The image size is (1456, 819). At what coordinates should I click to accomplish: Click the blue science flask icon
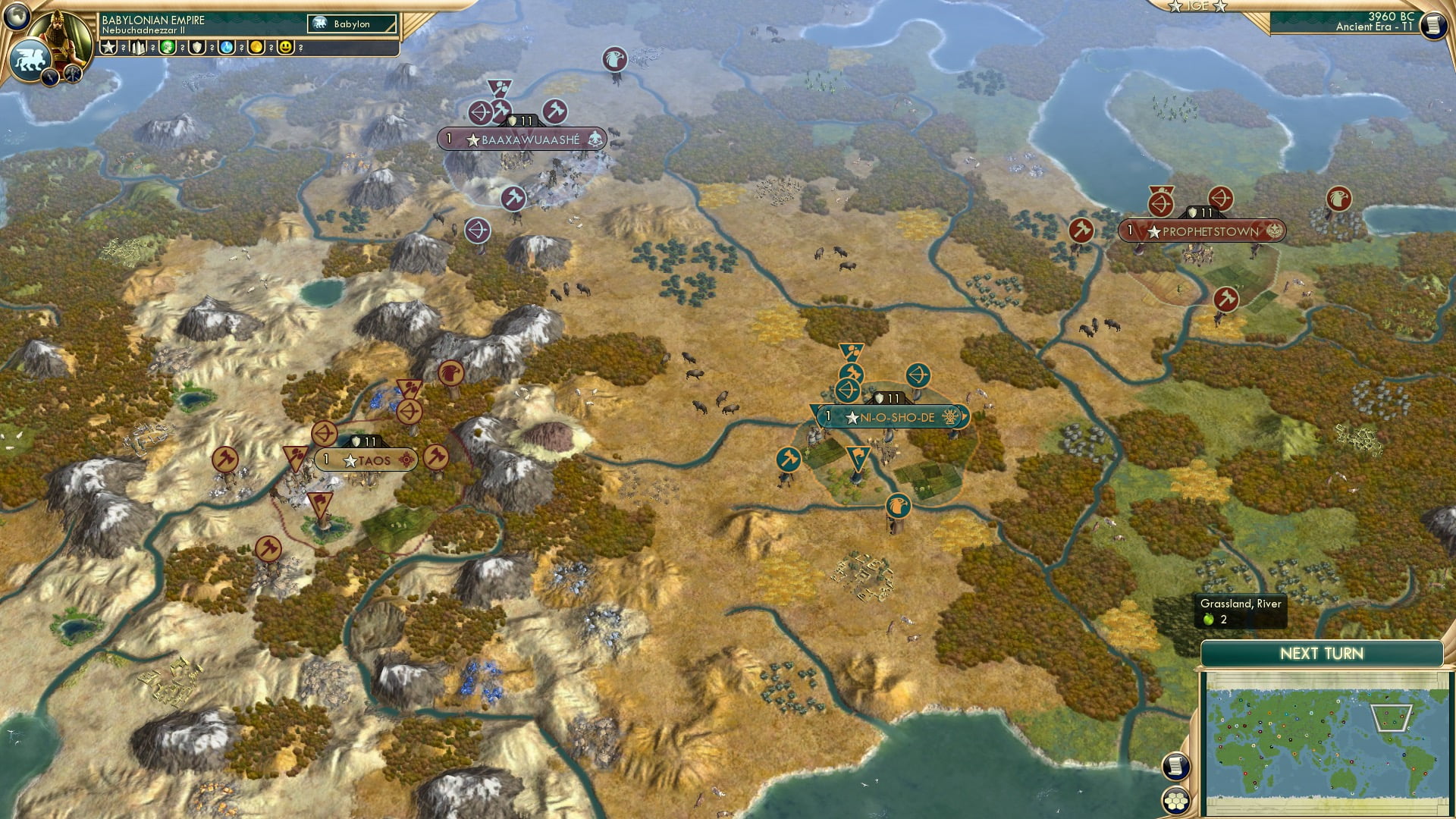tap(226, 46)
